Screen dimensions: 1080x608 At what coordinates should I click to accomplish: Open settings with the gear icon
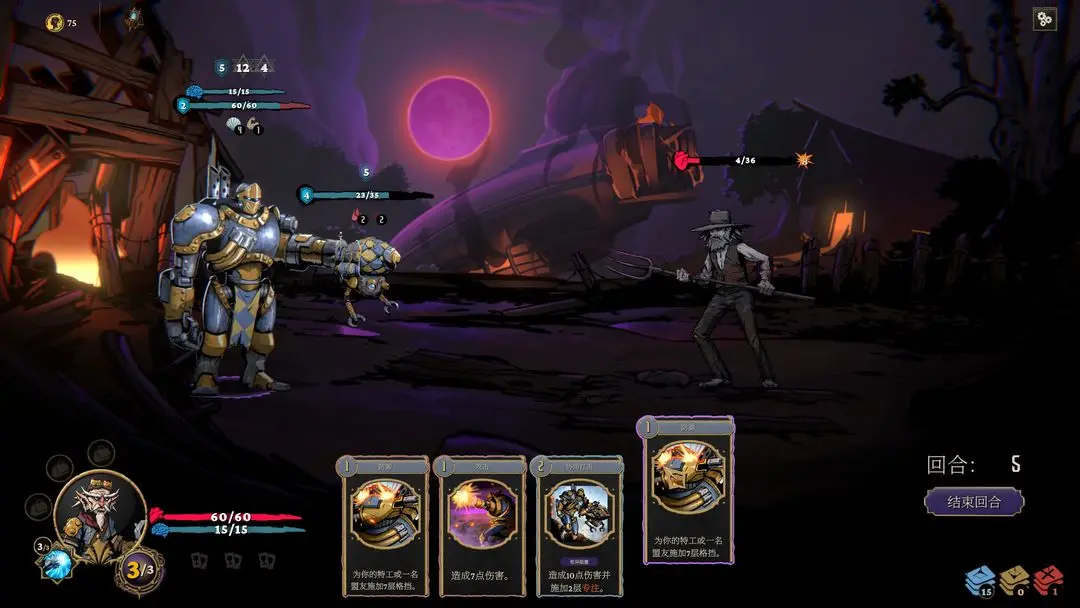pyautogui.click(x=1044, y=19)
